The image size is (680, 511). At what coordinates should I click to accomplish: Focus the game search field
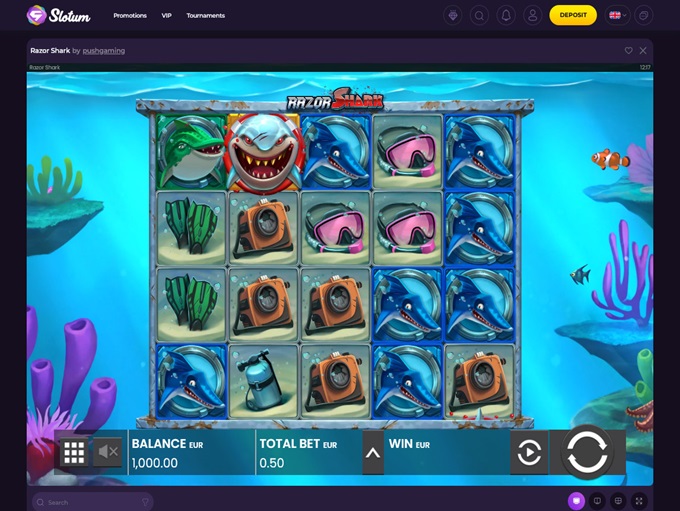(x=92, y=502)
